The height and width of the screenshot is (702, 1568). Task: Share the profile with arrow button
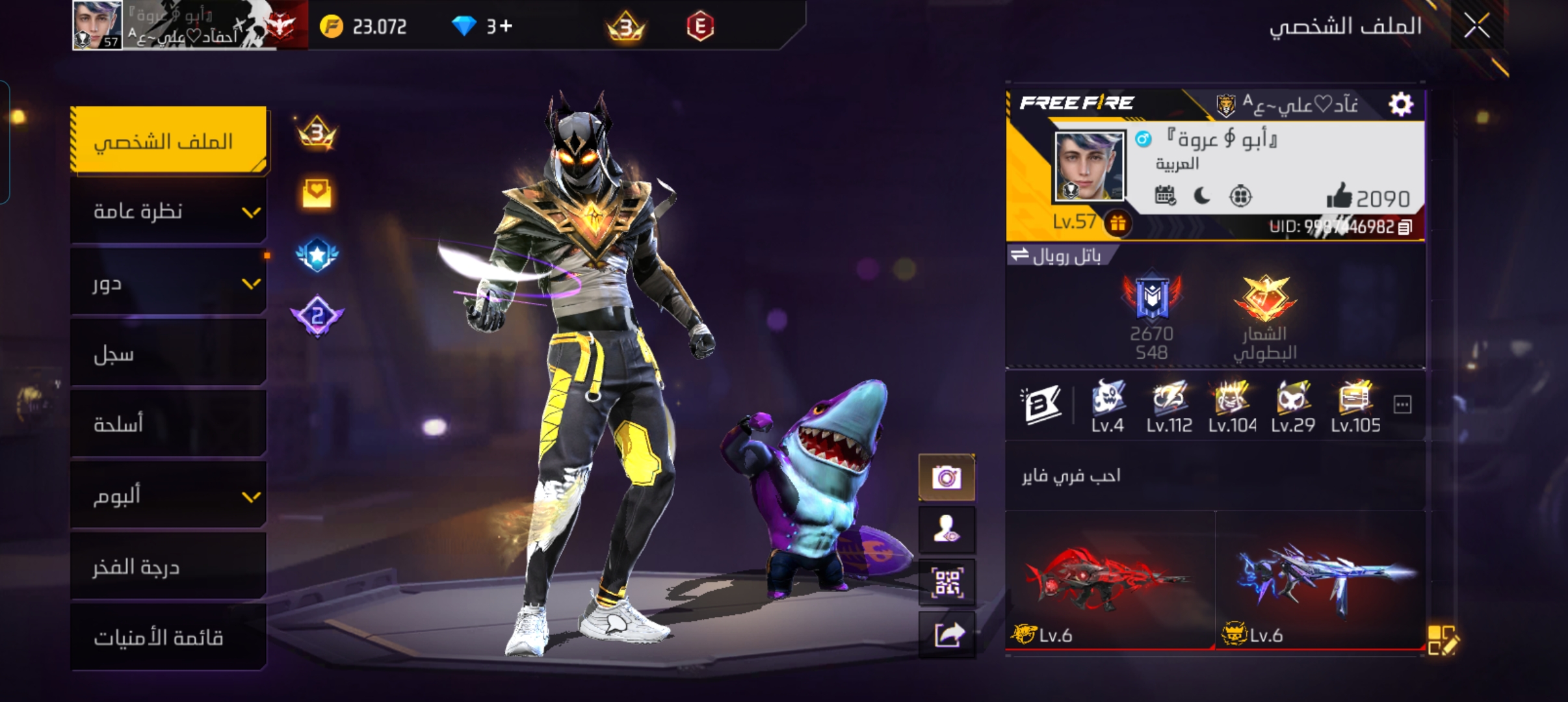(x=947, y=635)
